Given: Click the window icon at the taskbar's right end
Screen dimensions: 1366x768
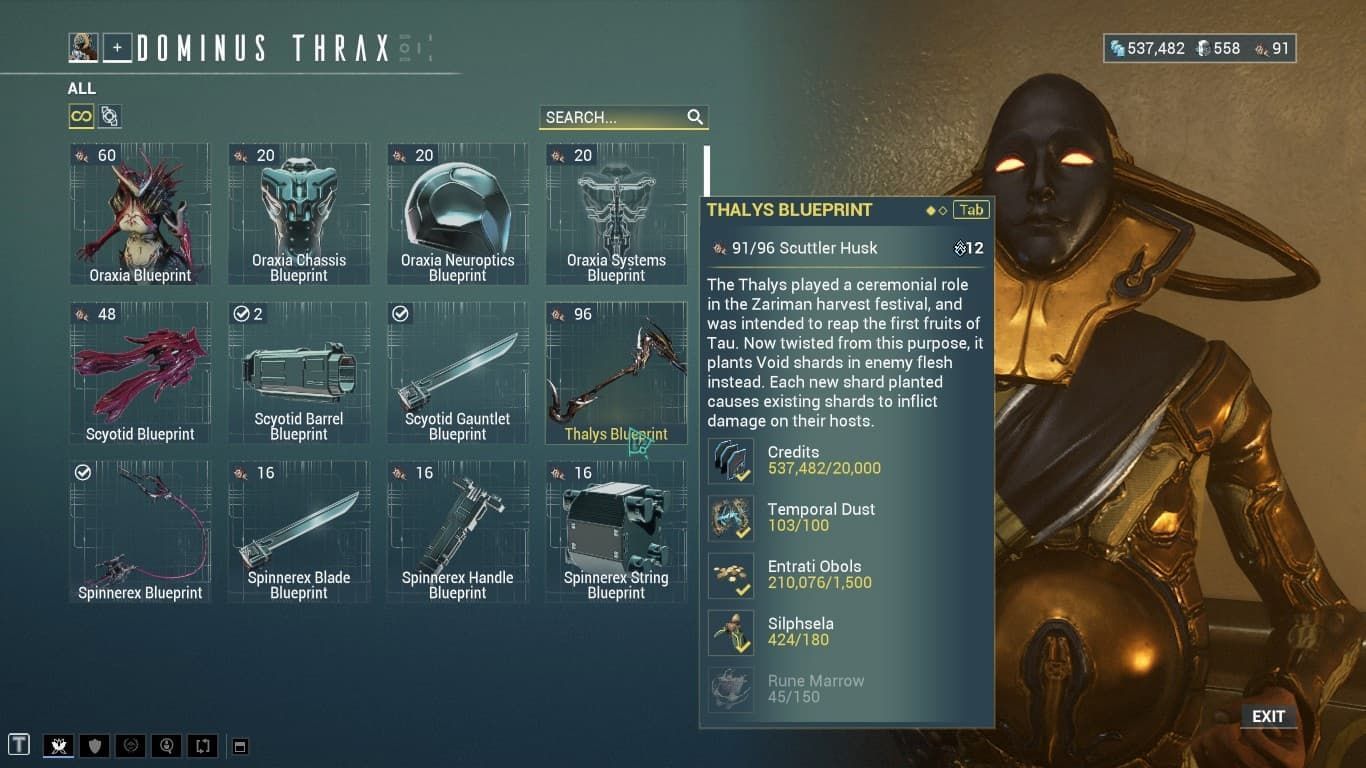Looking at the screenshot, I should 238,745.
